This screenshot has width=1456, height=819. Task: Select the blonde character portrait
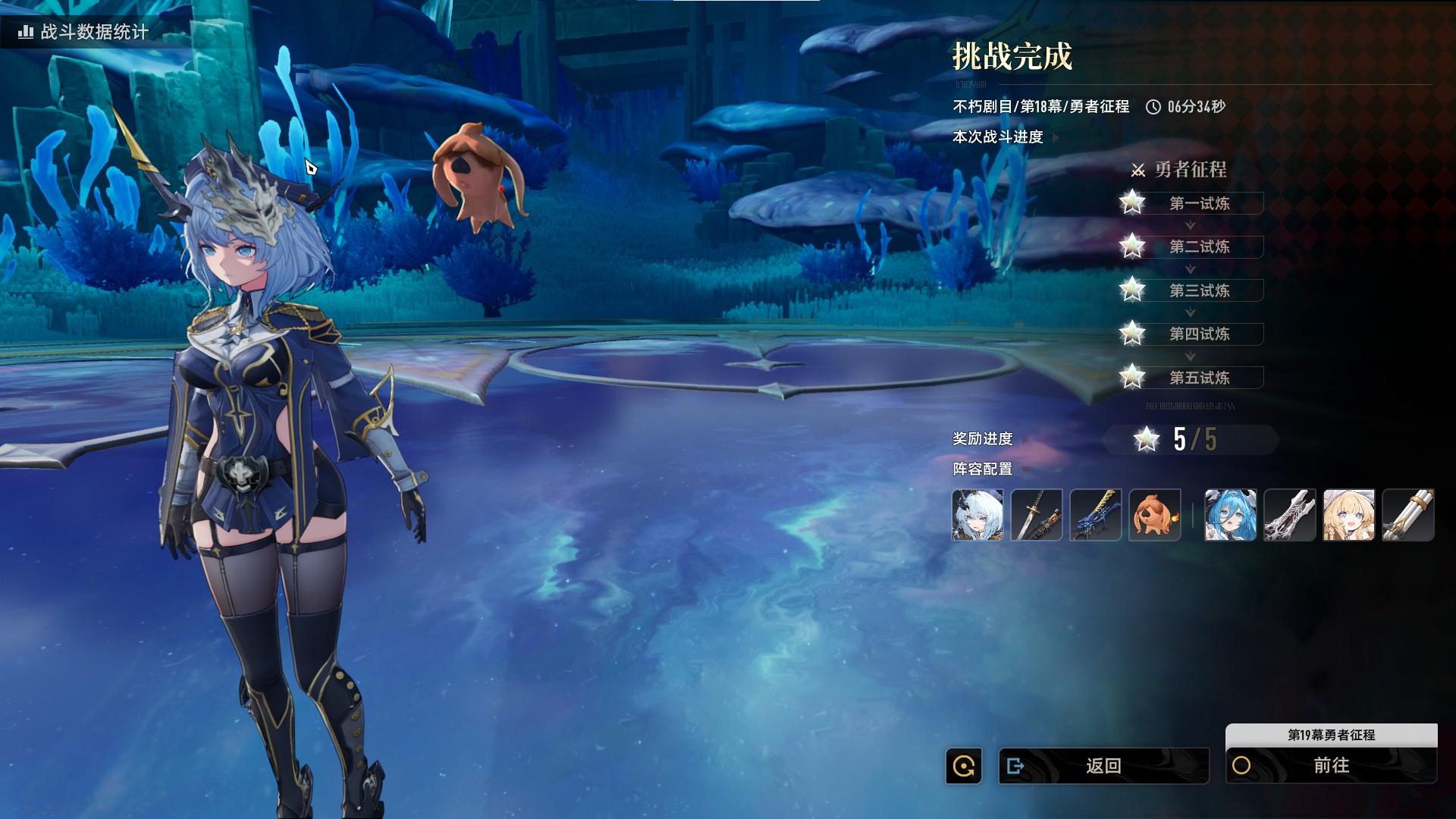click(1348, 515)
